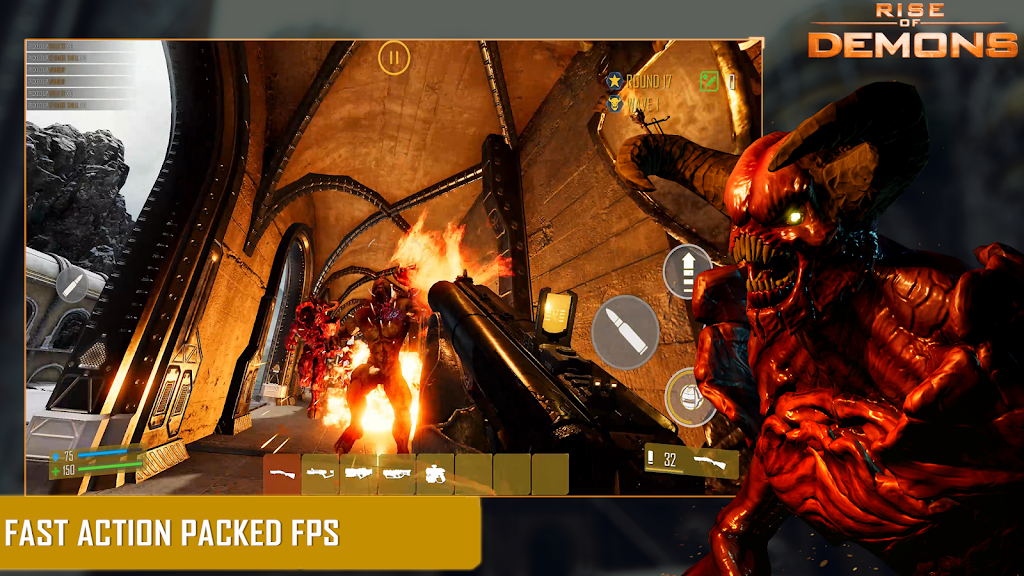Throw a grenade with the grenade button
The width and height of the screenshot is (1024, 576).
688,397
